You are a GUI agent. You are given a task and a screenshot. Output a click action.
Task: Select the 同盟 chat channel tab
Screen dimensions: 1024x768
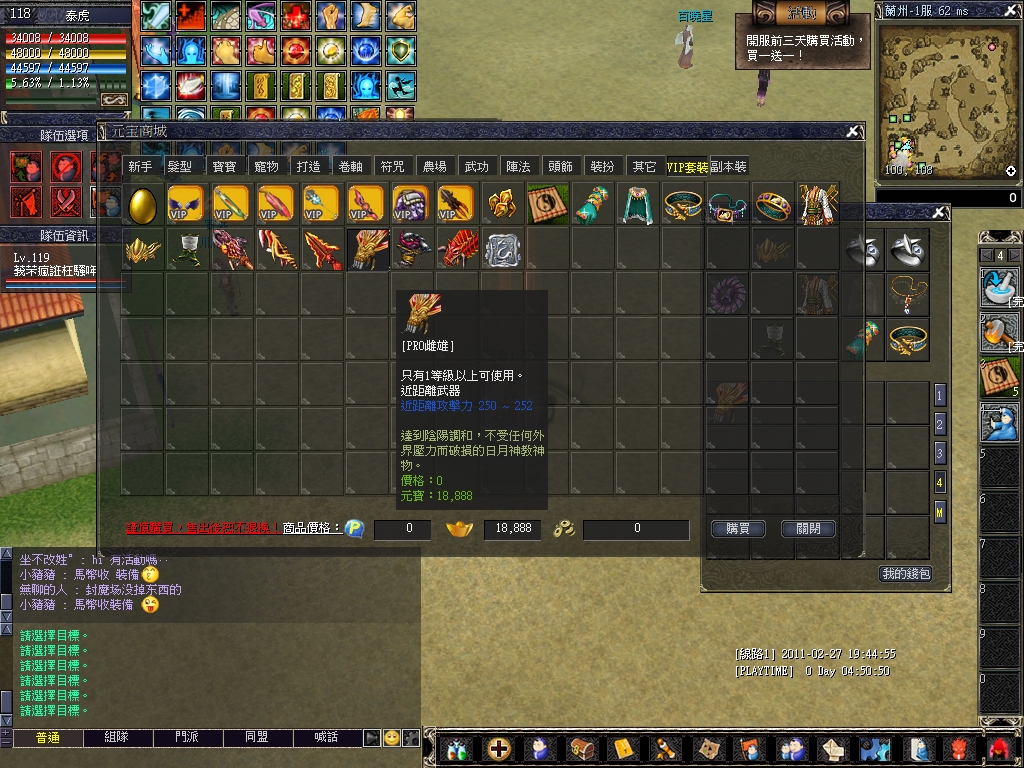tap(257, 737)
